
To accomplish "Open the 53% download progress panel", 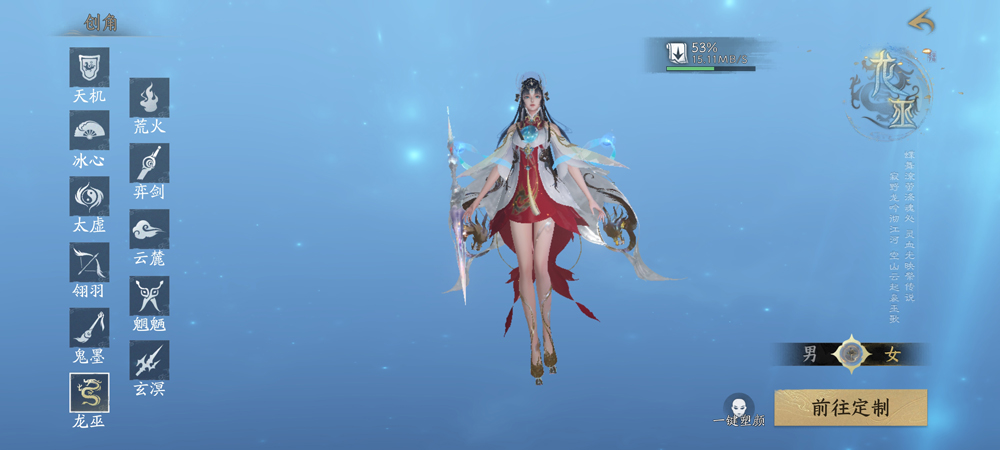I will coord(710,54).
